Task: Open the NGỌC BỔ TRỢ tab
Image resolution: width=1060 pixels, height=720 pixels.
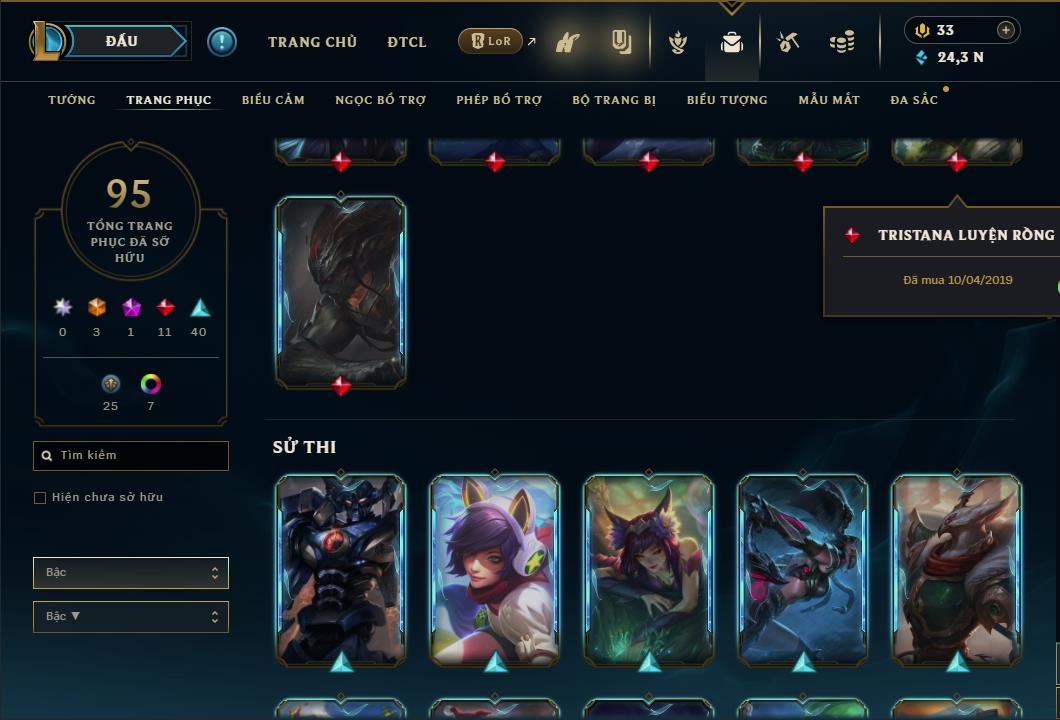Action: 380,100
